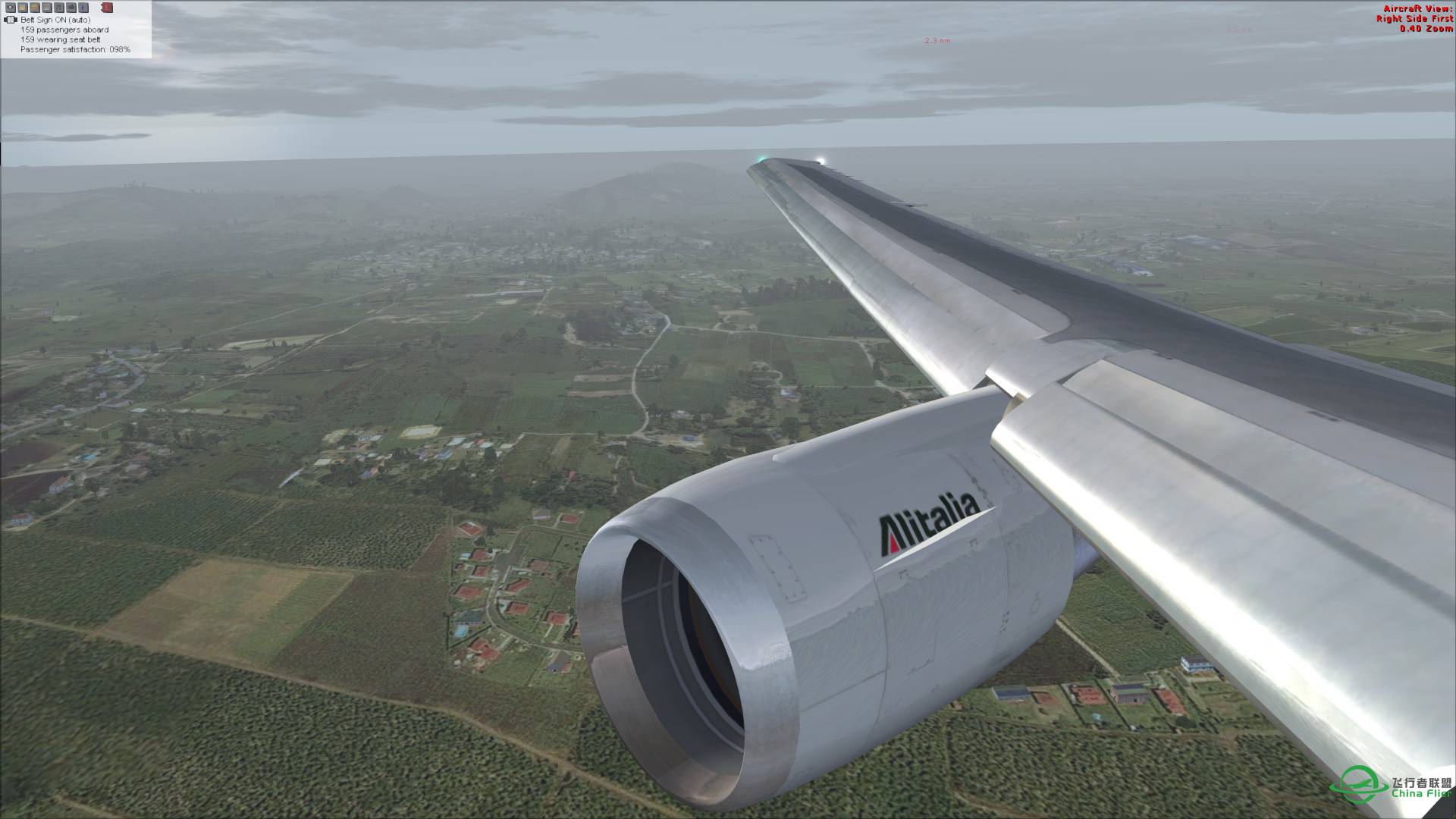
Task: Click the music note toolbar icon
Action: coord(58,8)
